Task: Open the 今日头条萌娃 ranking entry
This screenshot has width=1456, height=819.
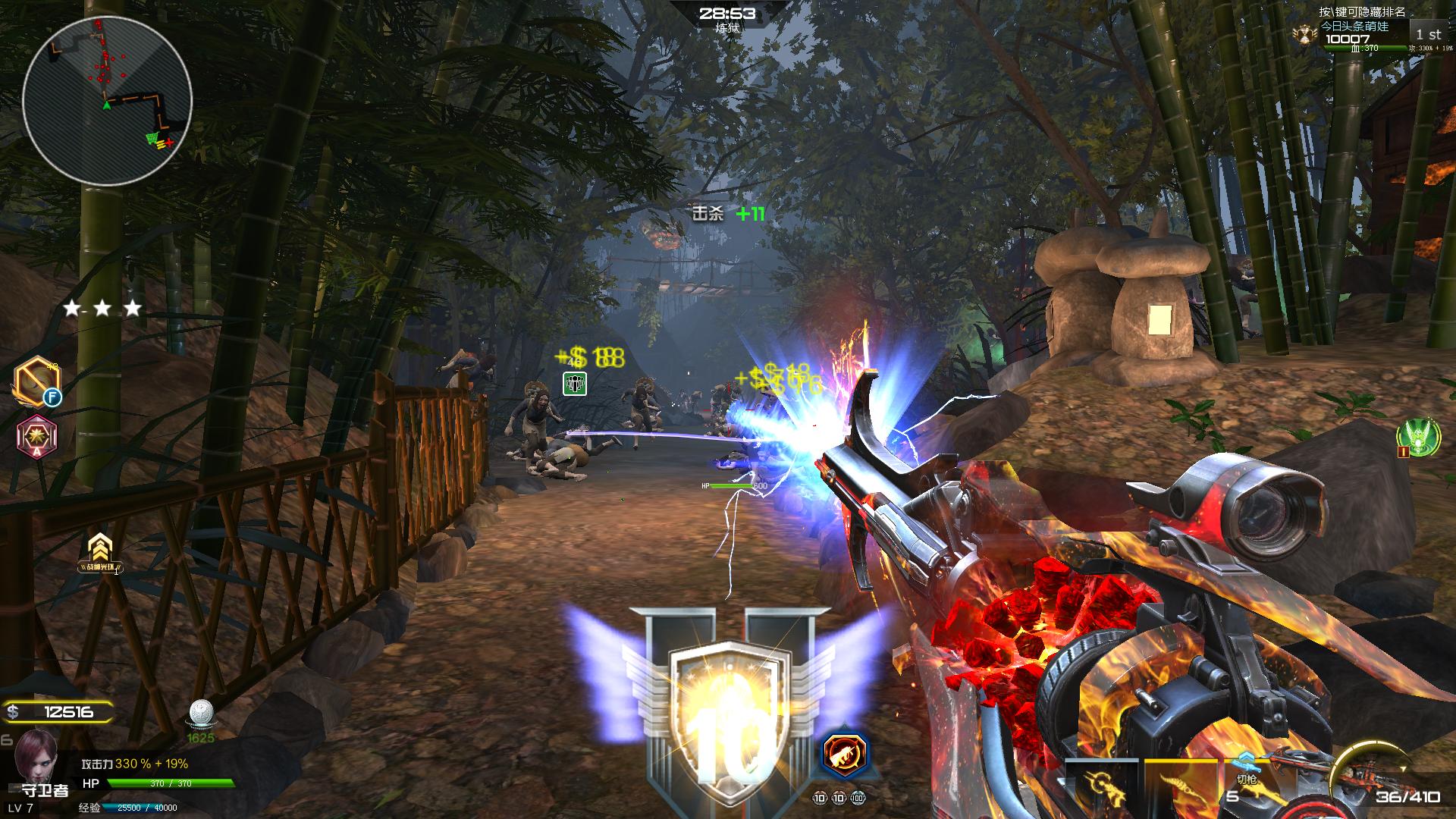Action: point(1356,33)
